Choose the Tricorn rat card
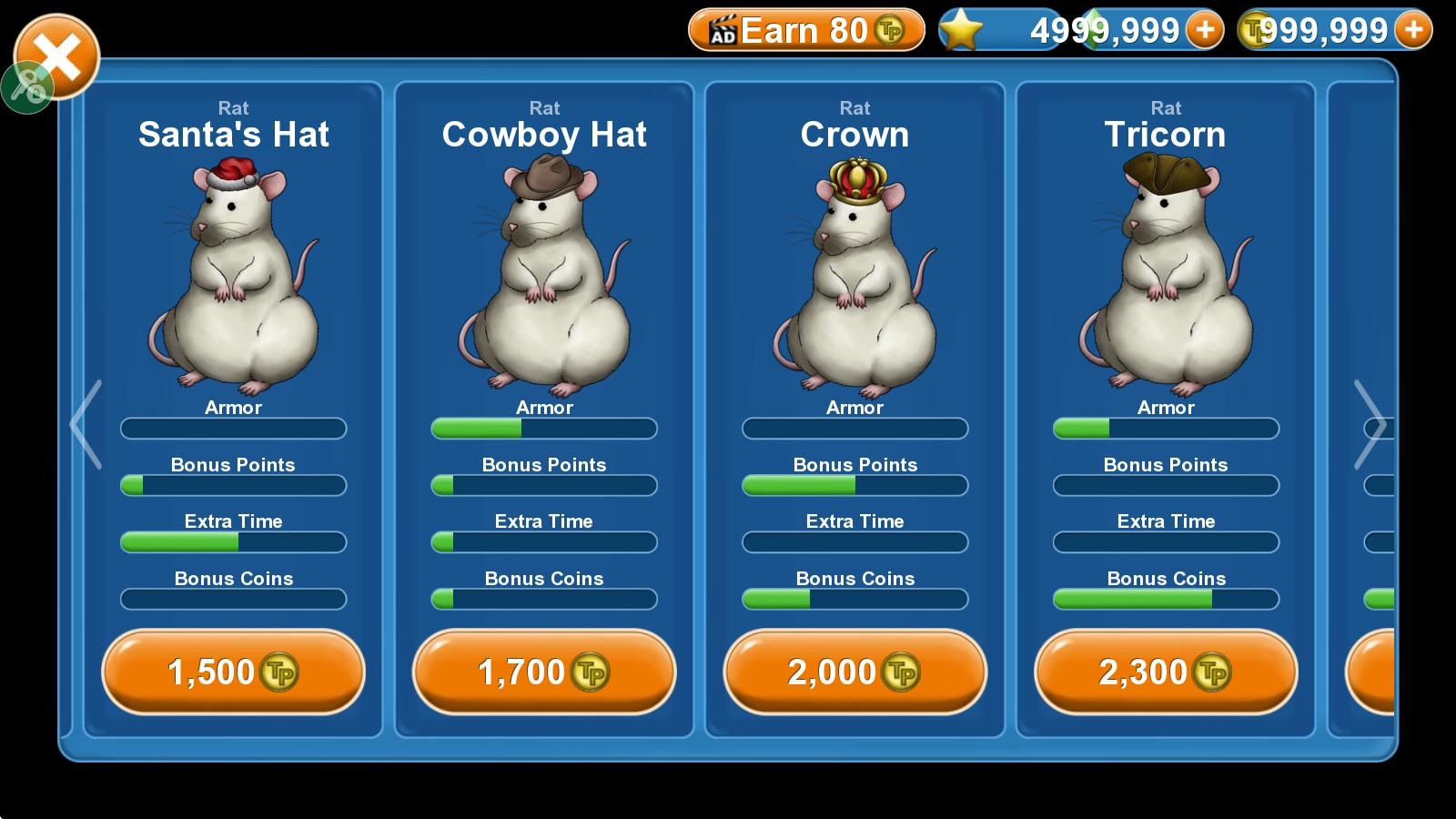This screenshot has height=819, width=1456. coord(1166,273)
